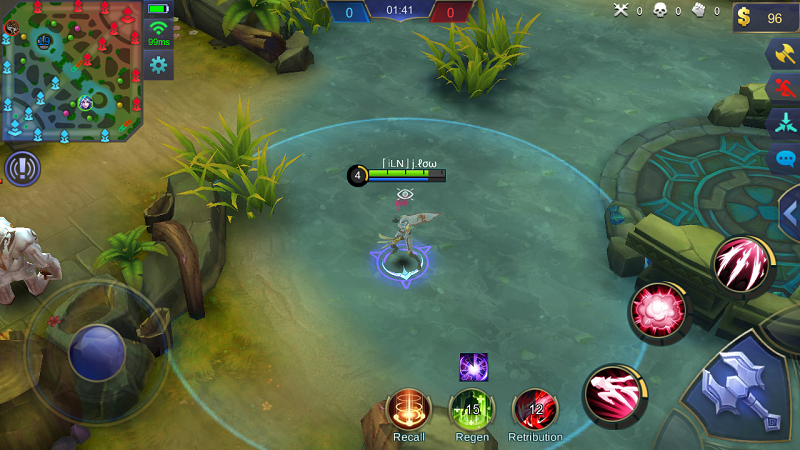Expand the side panel with the blue arrow
The image size is (800, 450).
tap(789, 212)
